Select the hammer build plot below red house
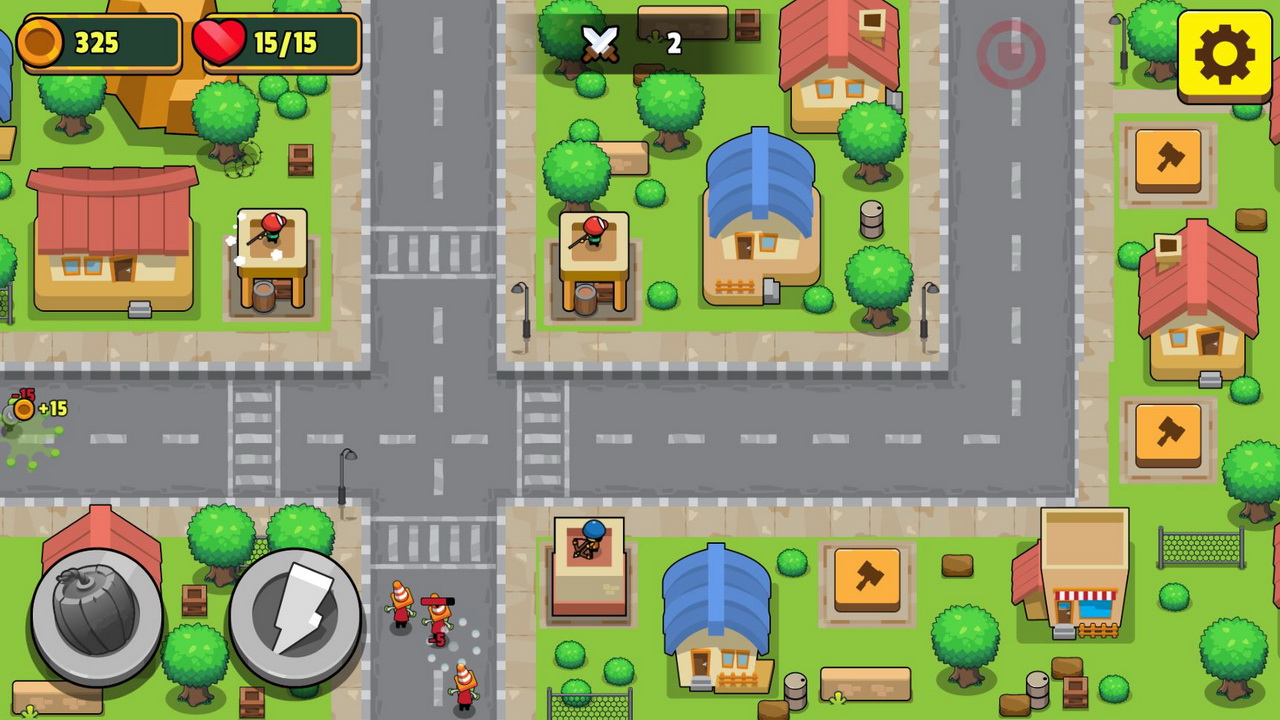Image resolution: width=1280 pixels, height=720 pixels. click(1169, 434)
